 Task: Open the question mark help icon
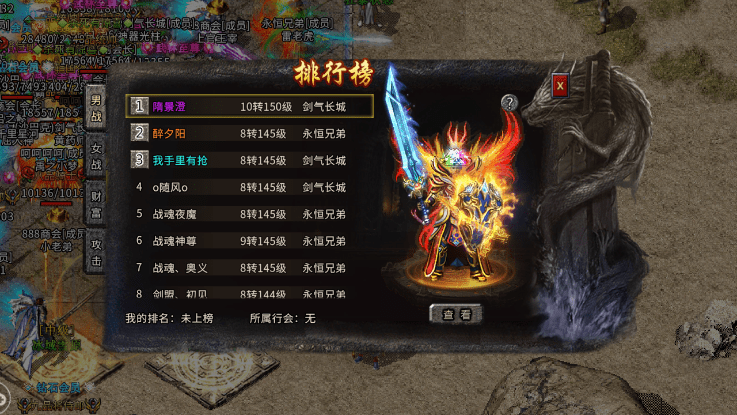tap(509, 102)
